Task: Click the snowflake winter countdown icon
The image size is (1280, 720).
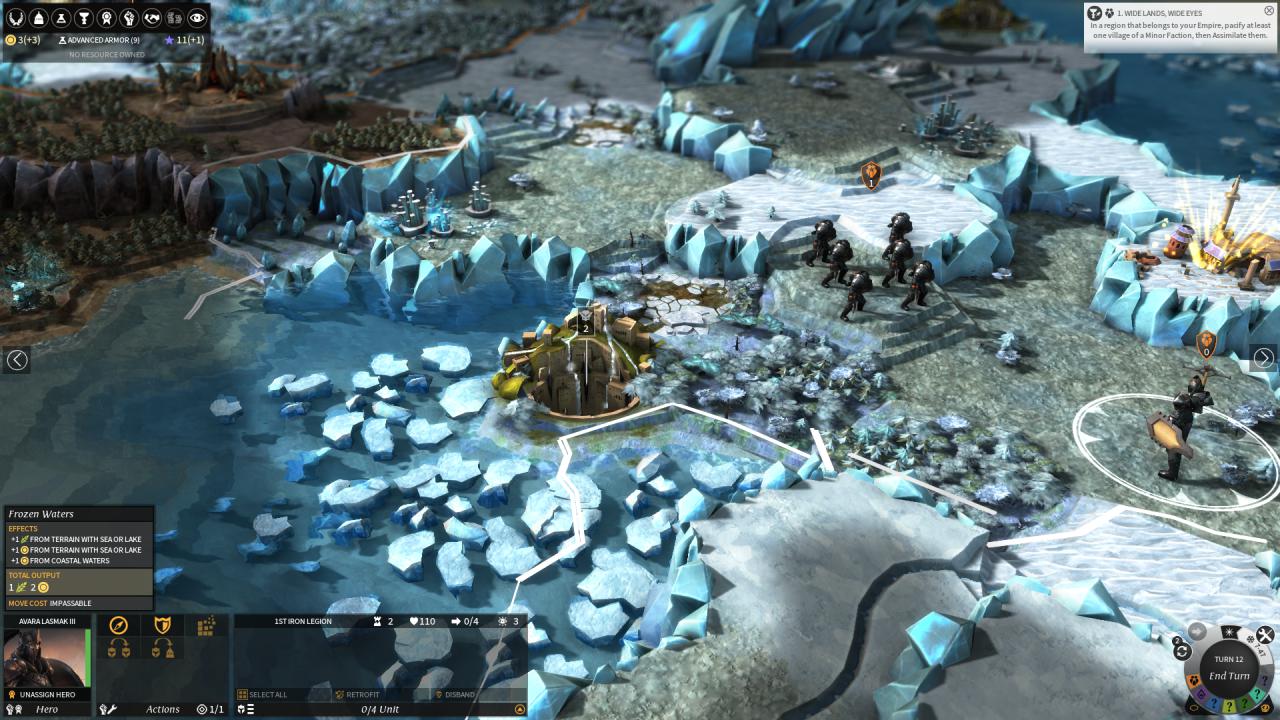Action: point(1251,638)
